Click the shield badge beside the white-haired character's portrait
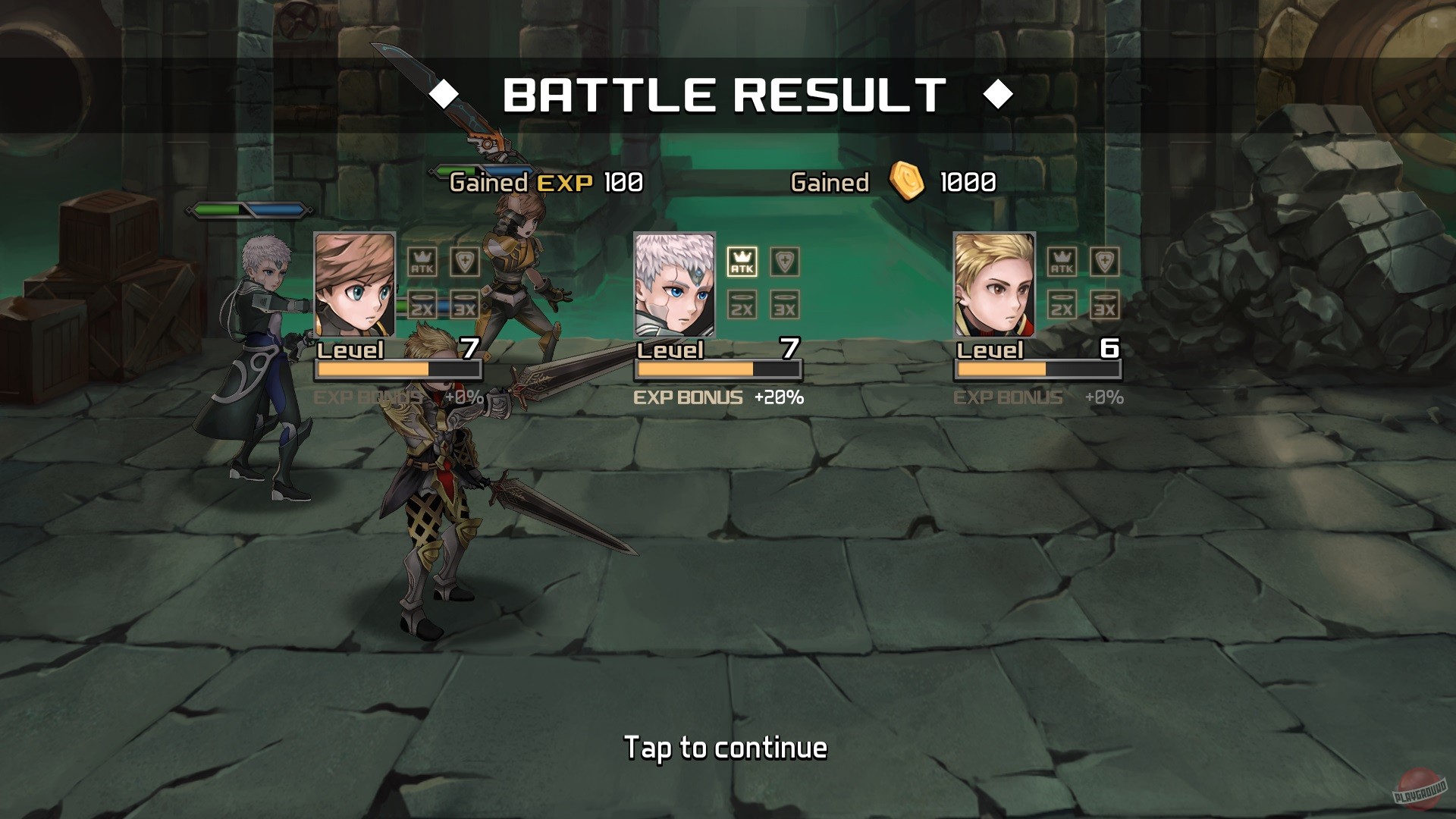1456x819 pixels. click(786, 262)
